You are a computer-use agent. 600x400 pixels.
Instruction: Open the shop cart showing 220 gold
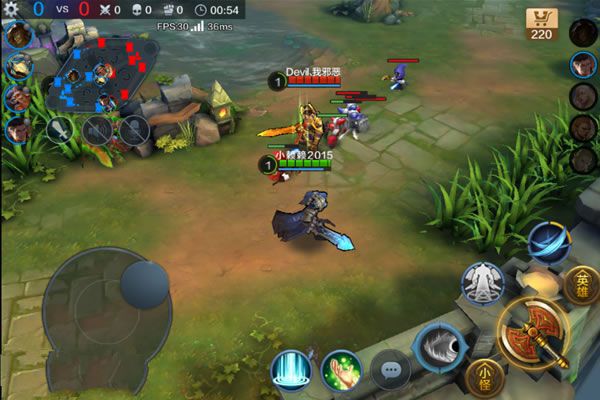[541, 24]
